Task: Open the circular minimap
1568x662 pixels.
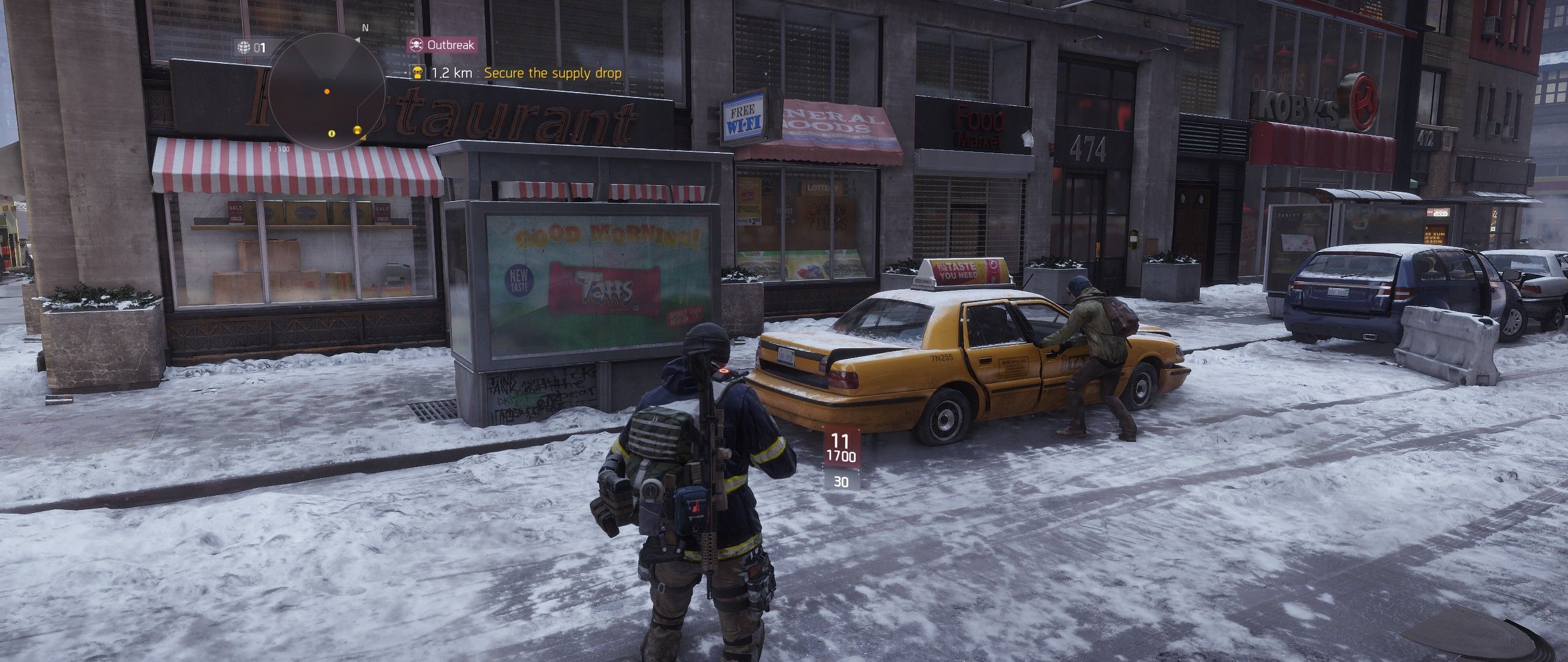Action: (326, 92)
